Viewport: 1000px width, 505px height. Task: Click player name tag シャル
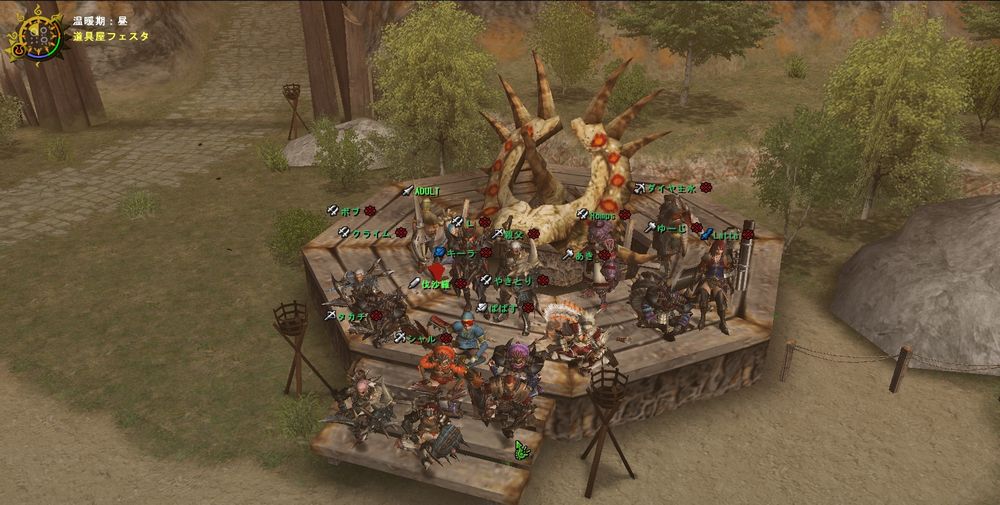[422, 339]
